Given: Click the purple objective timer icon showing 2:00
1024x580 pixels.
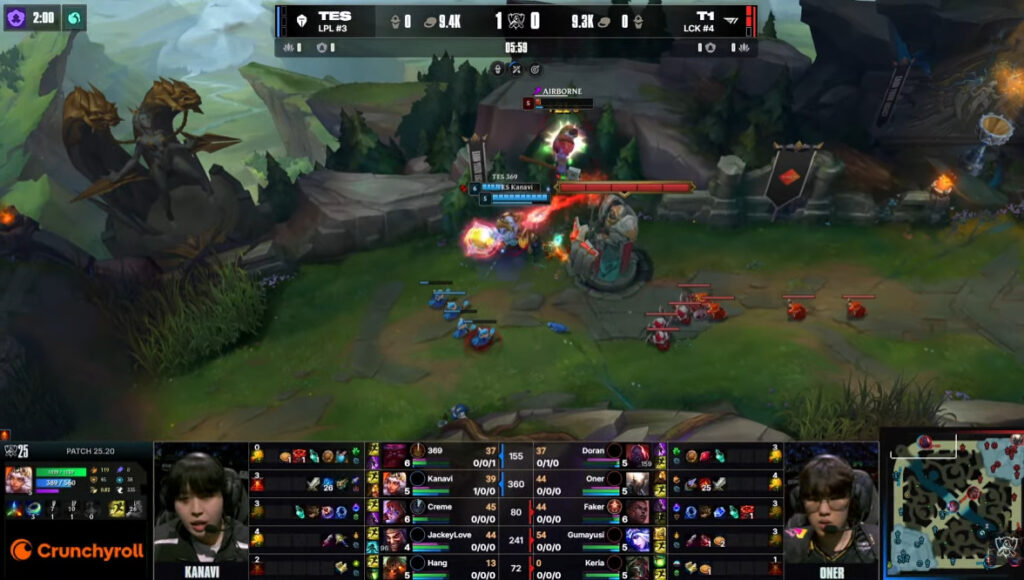Looking at the screenshot, I should 17,17.
